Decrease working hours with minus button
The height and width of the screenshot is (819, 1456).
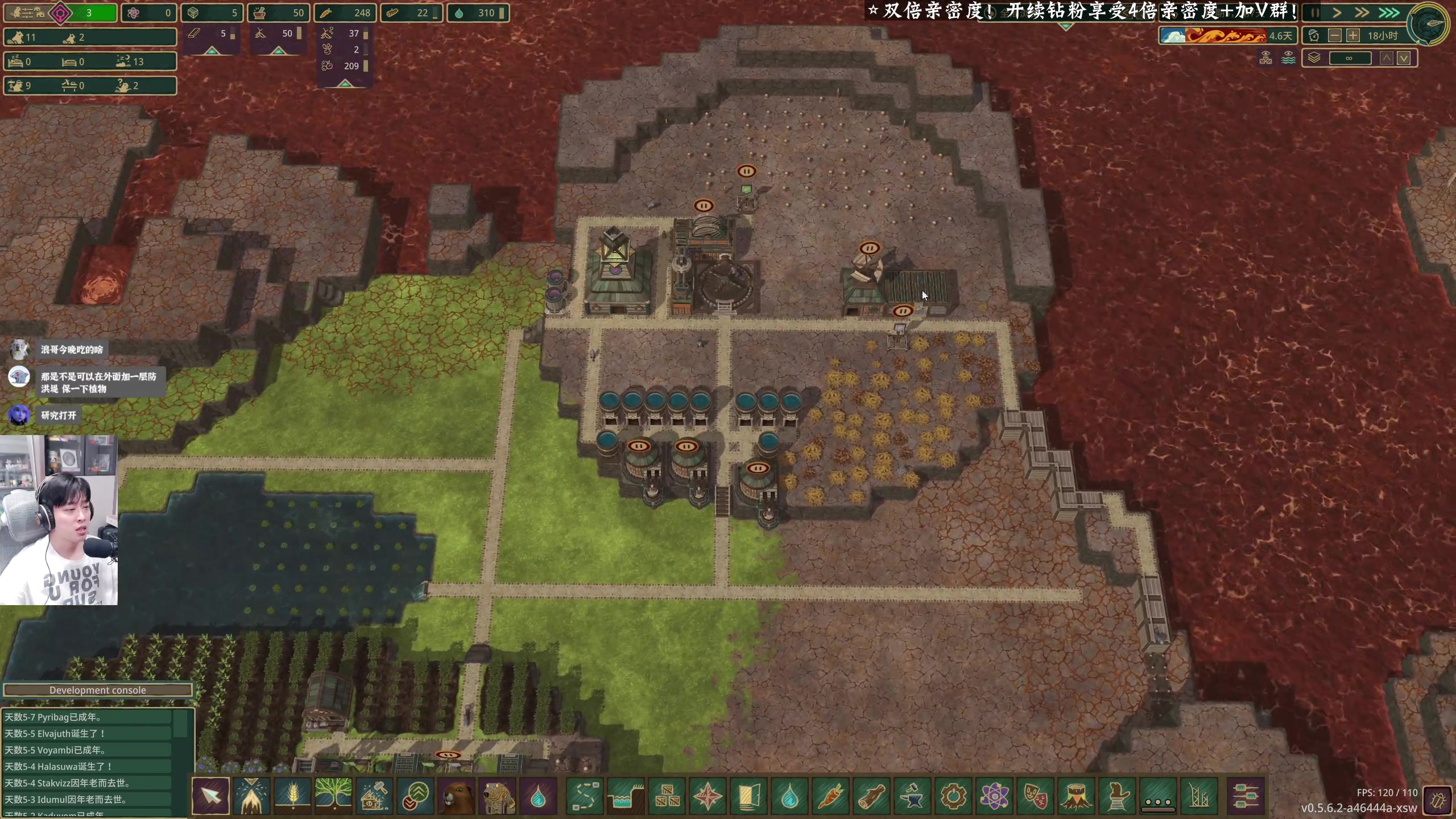click(x=1334, y=36)
